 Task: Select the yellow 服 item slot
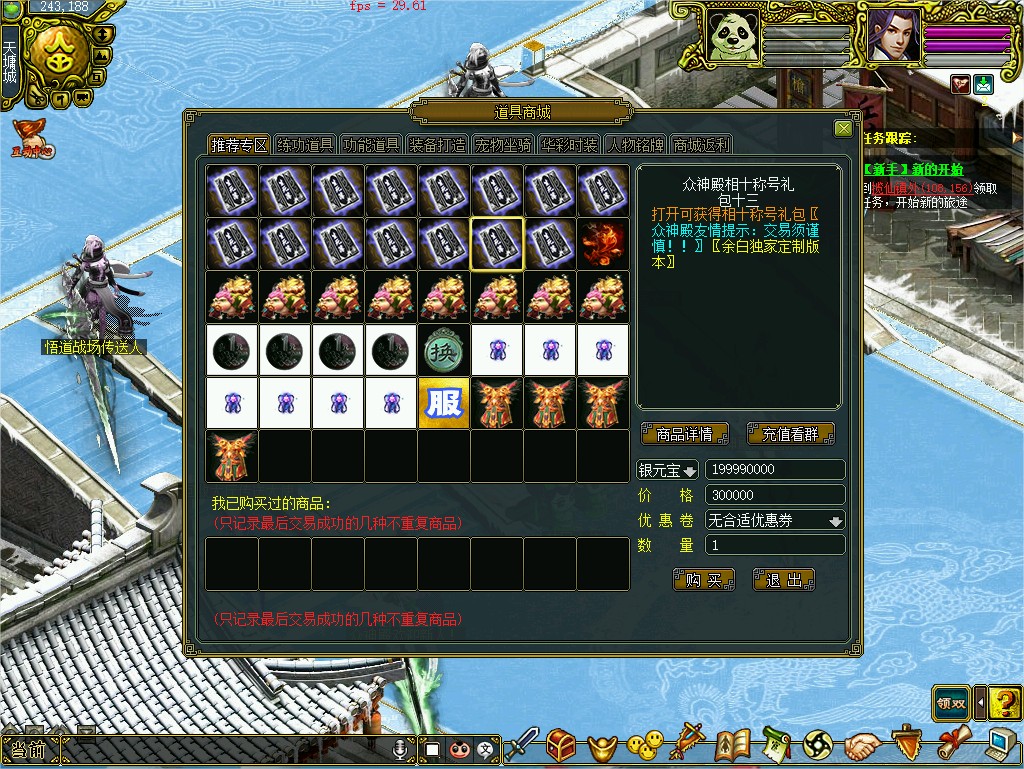(x=444, y=403)
